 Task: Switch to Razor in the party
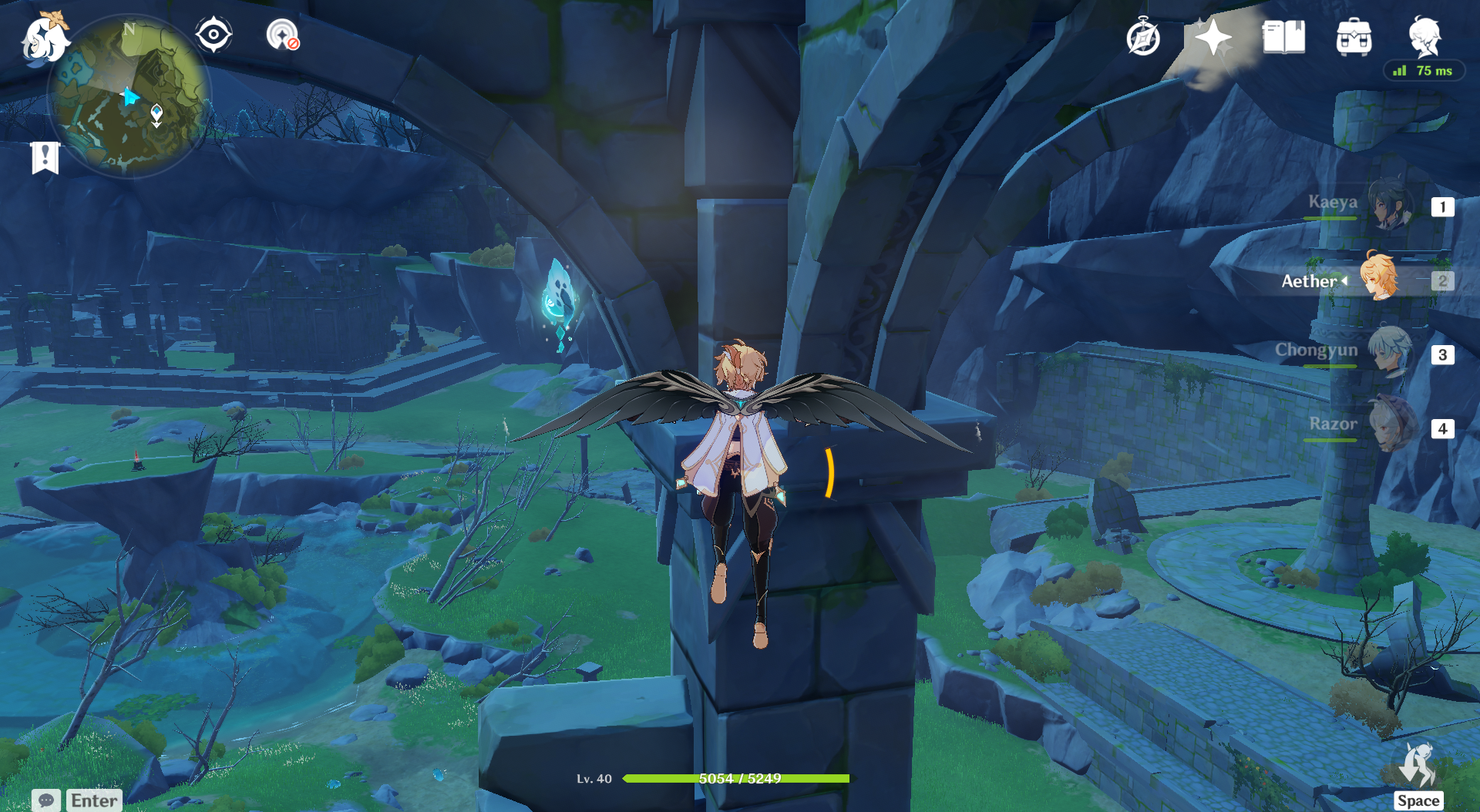1391,425
